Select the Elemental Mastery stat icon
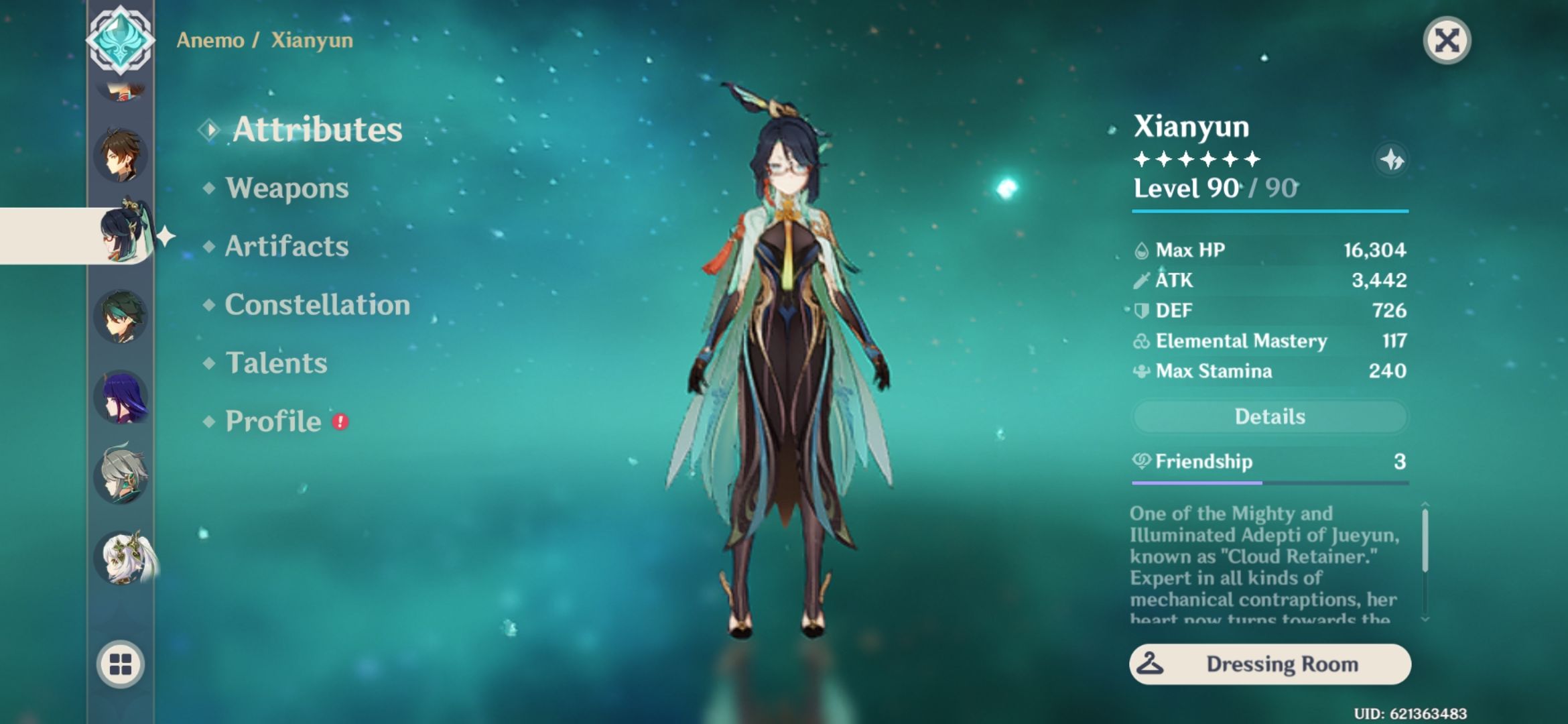The image size is (1568, 724). point(1141,341)
